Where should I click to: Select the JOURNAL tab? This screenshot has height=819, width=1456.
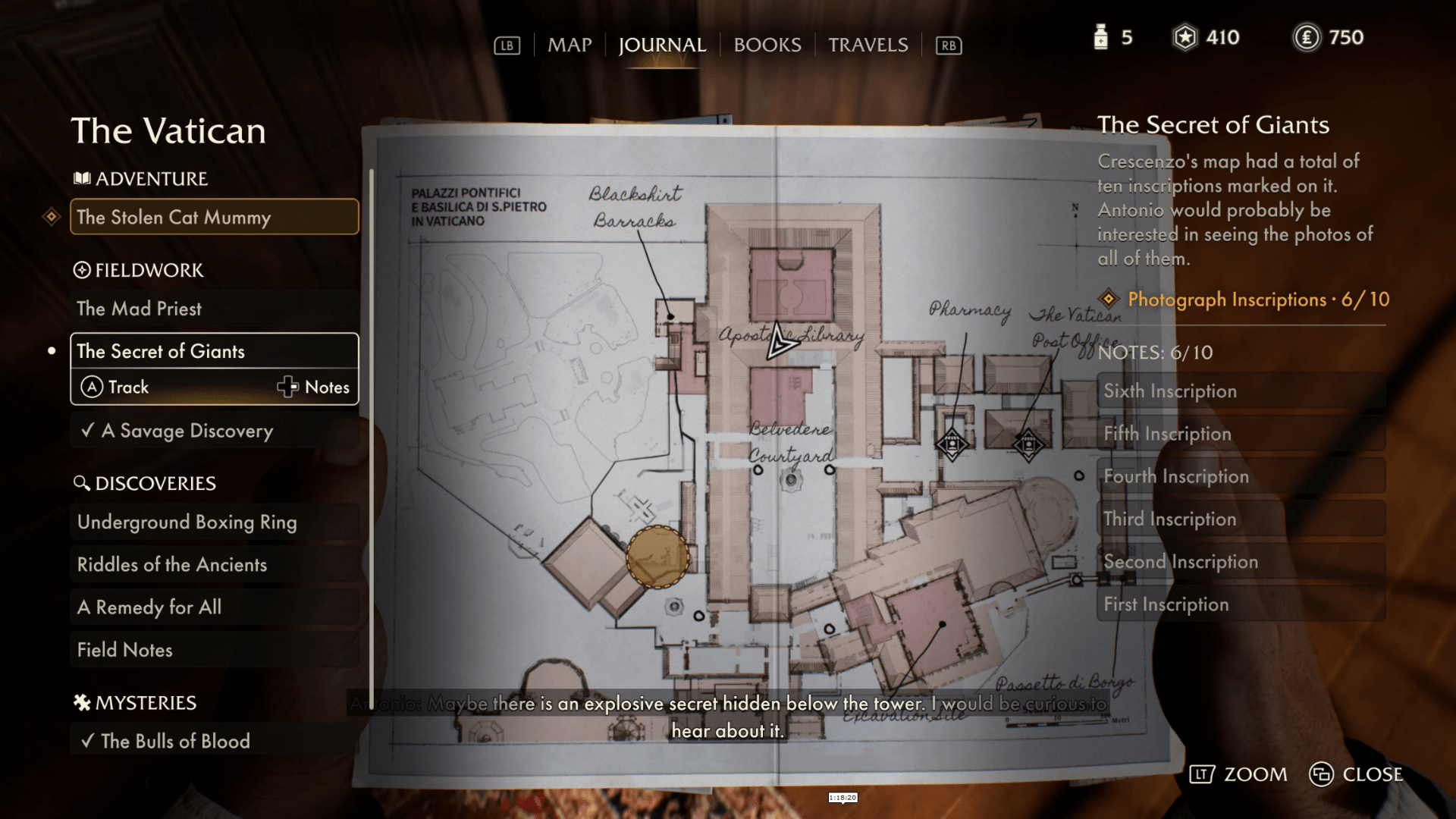click(662, 45)
